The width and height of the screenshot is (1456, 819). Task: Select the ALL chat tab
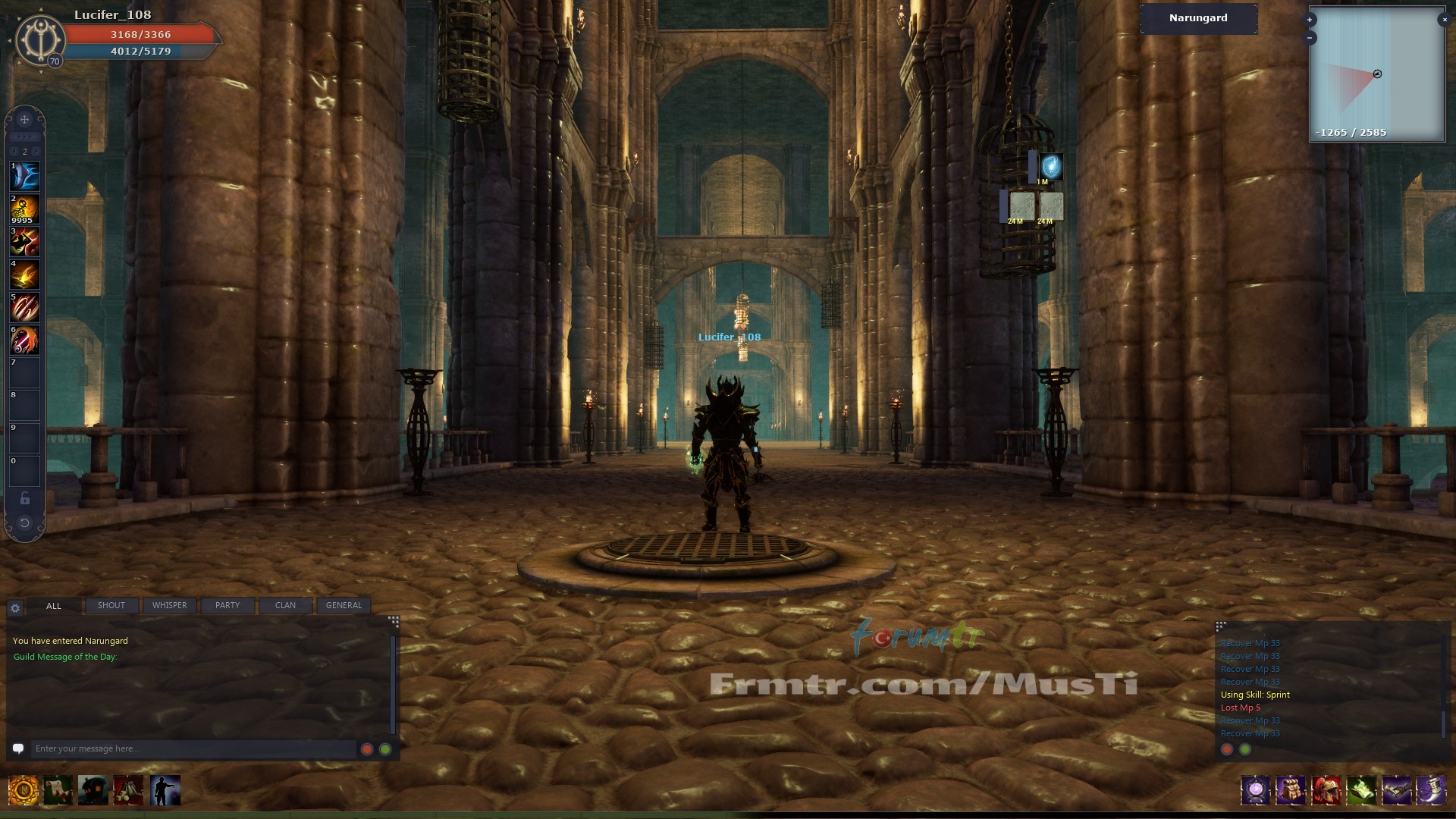[x=53, y=606]
